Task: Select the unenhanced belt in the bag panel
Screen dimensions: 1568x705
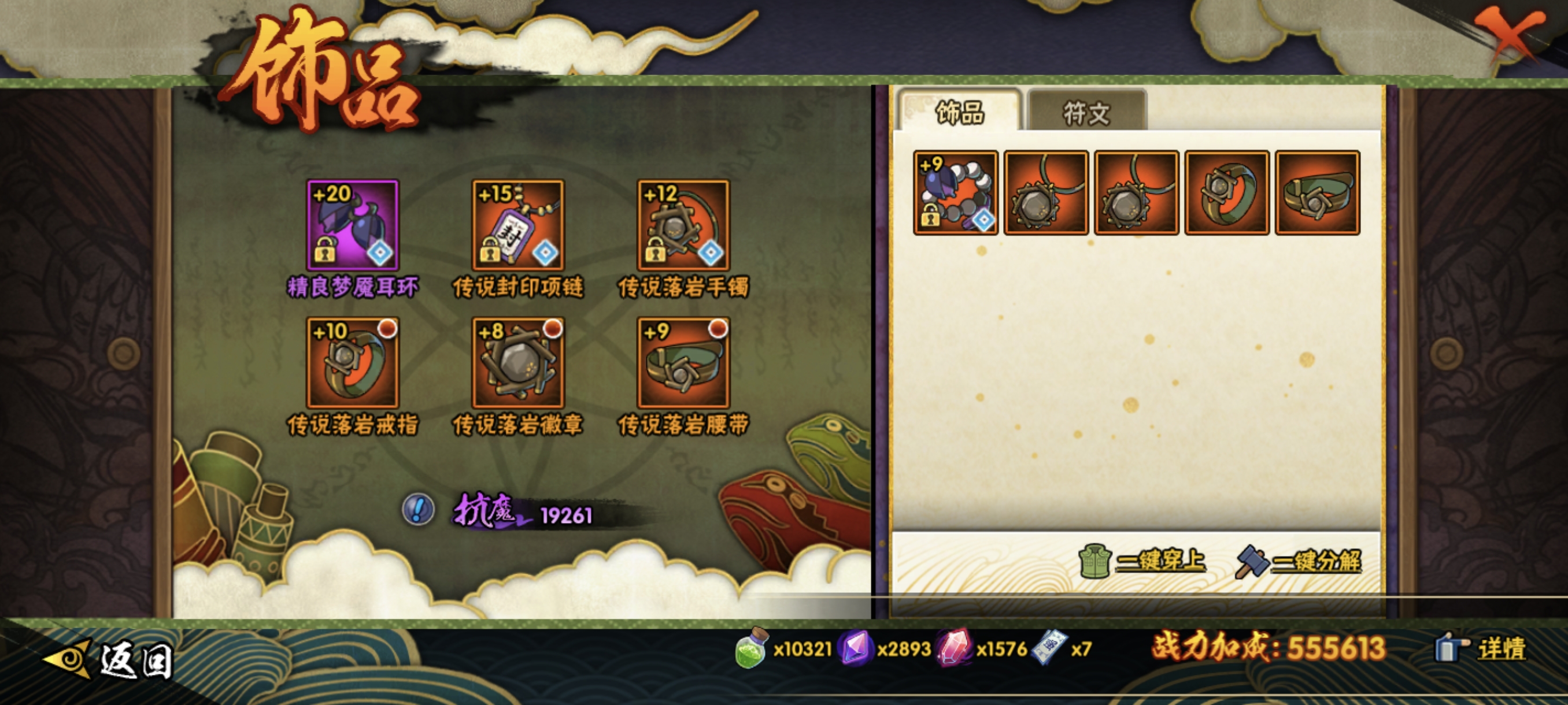Action: tap(1317, 193)
